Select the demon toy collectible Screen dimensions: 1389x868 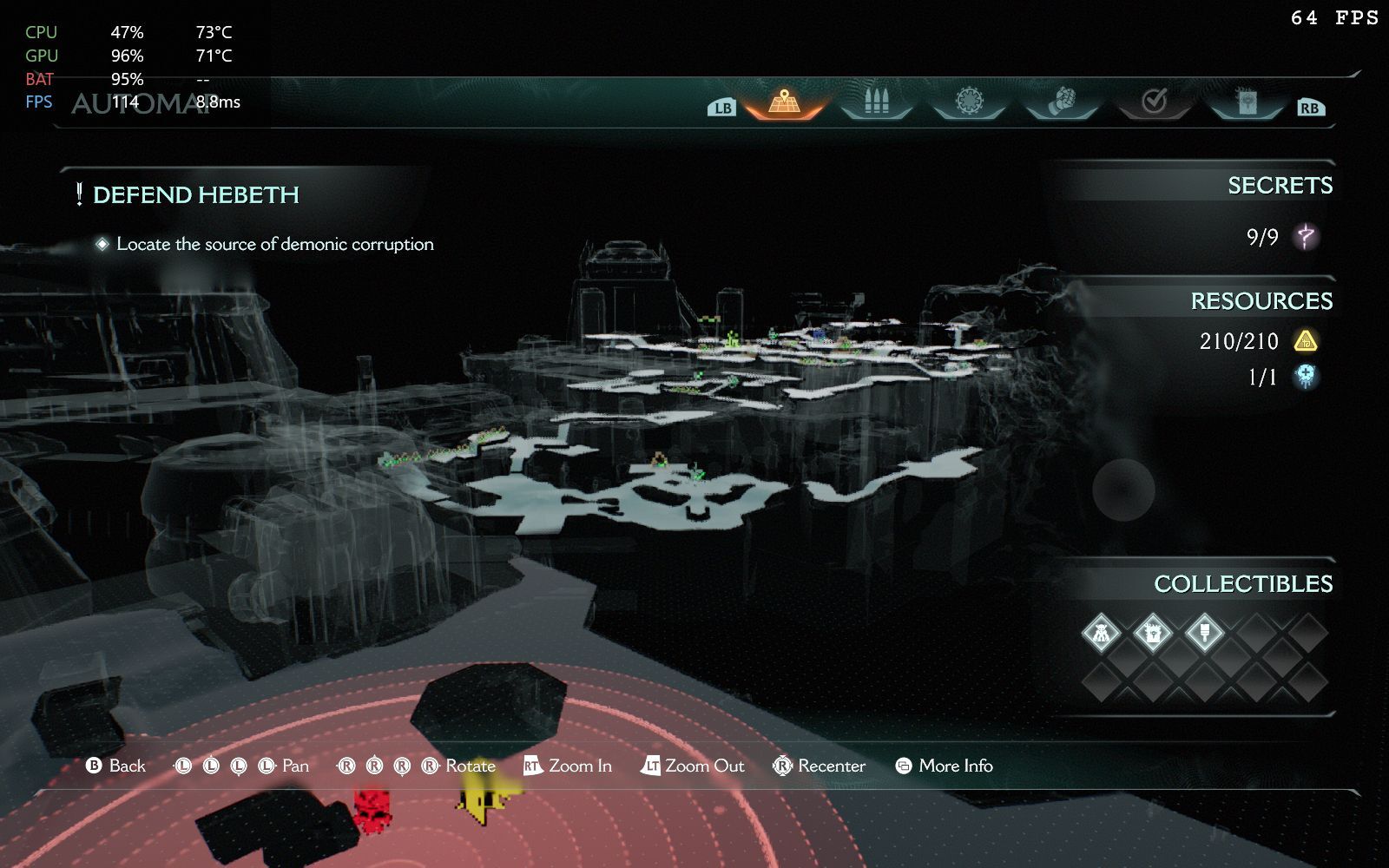pyautogui.click(x=1101, y=634)
